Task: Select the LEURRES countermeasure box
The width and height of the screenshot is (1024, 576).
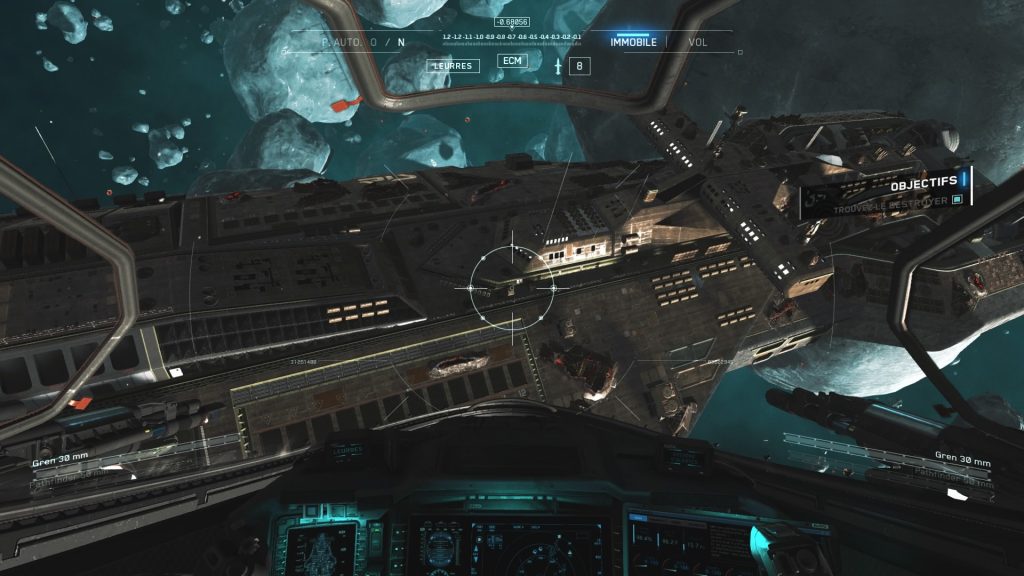Action: pyautogui.click(x=453, y=66)
